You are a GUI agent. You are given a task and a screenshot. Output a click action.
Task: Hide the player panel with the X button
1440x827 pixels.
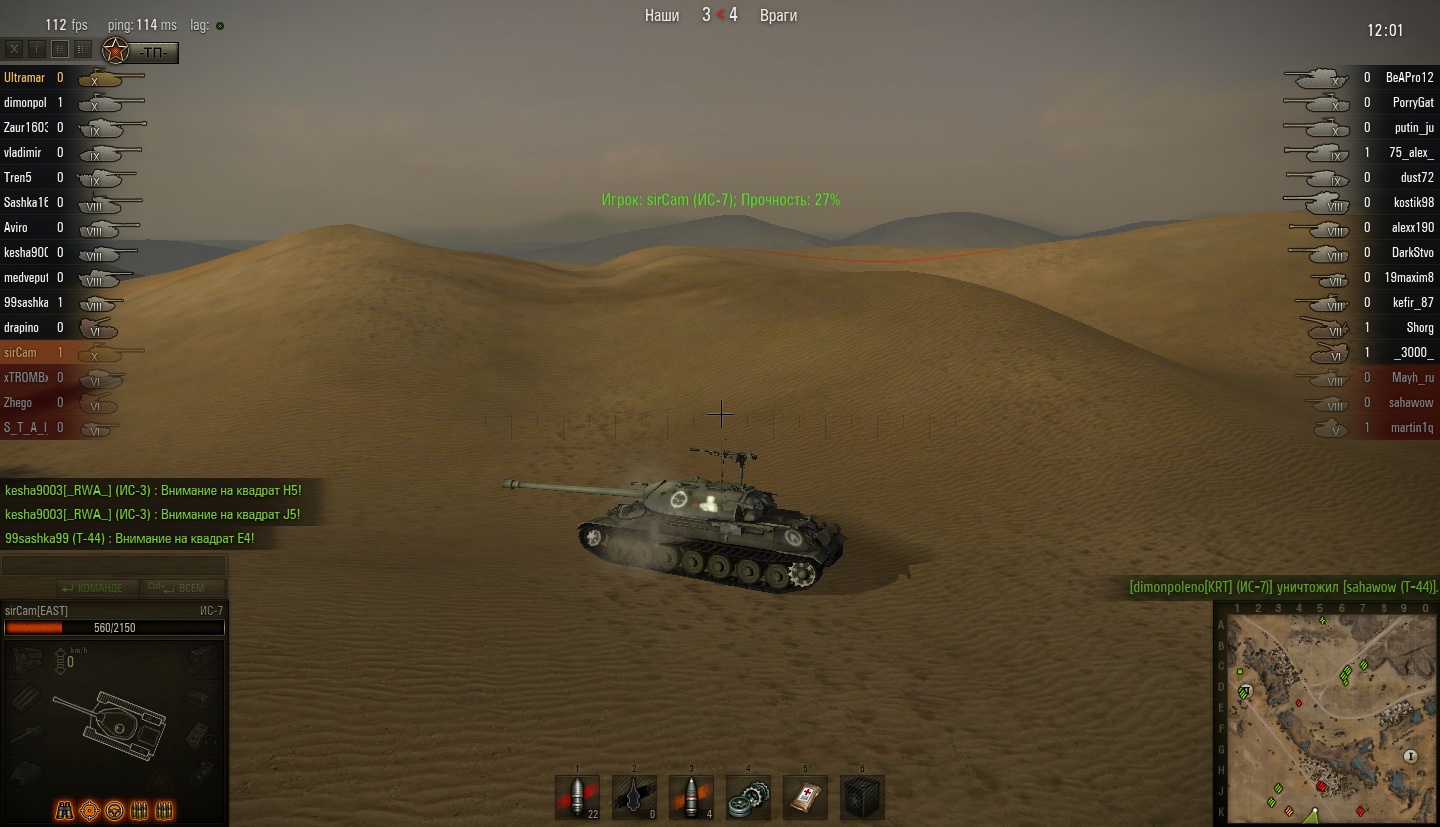click(15, 49)
